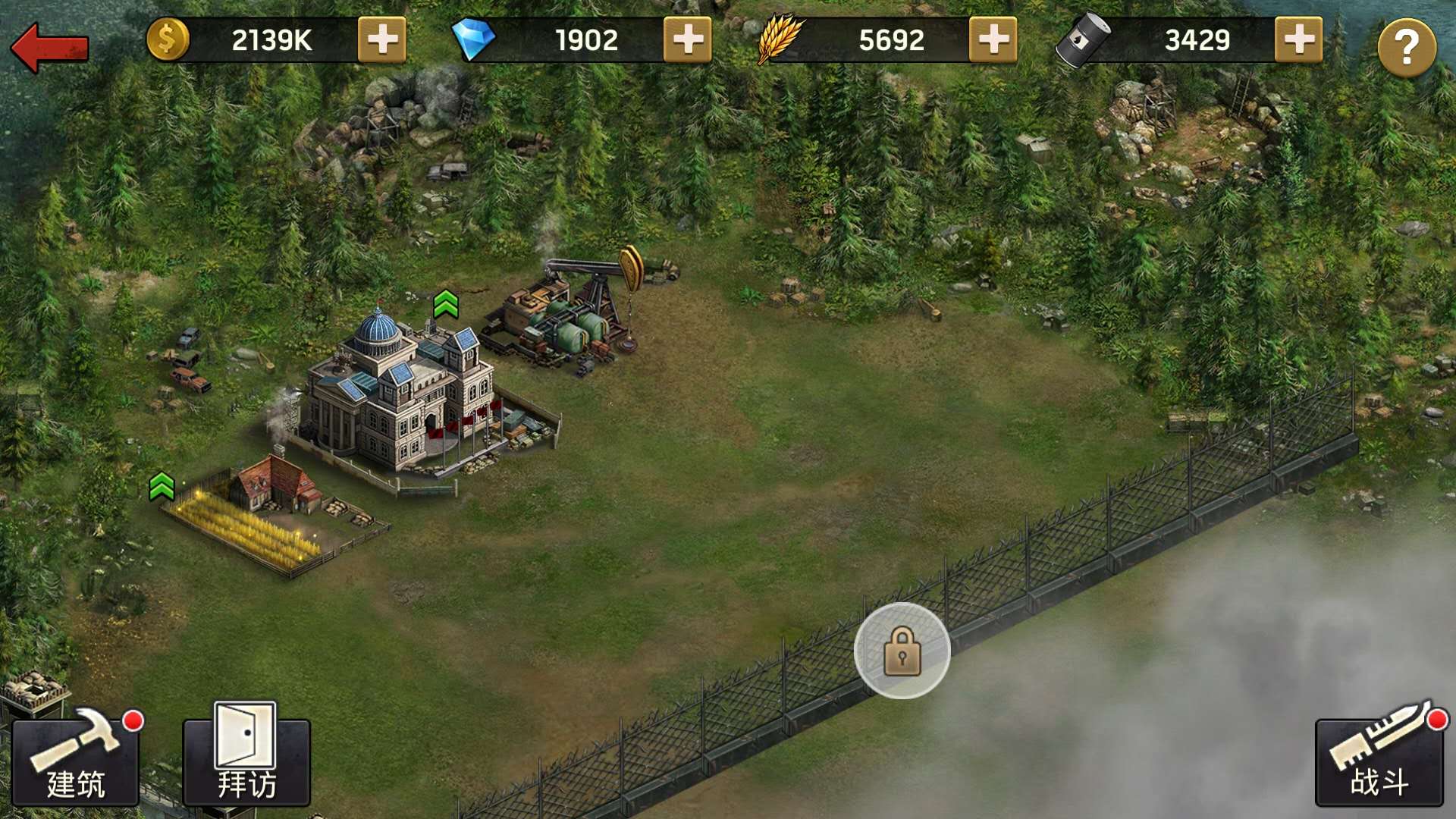
Task: Add more gold coins with plus button
Action: tap(381, 39)
